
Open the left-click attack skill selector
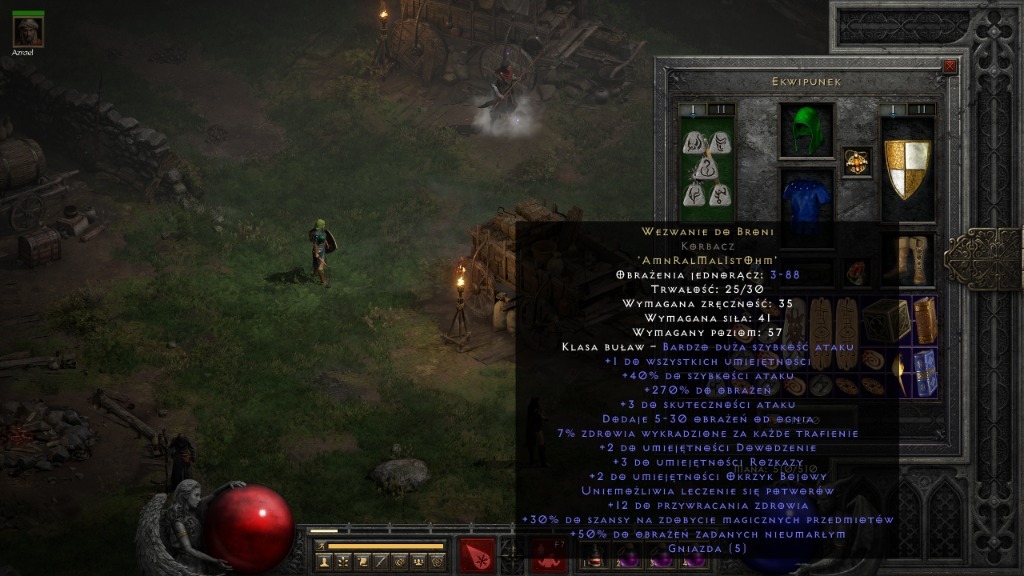coord(477,554)
